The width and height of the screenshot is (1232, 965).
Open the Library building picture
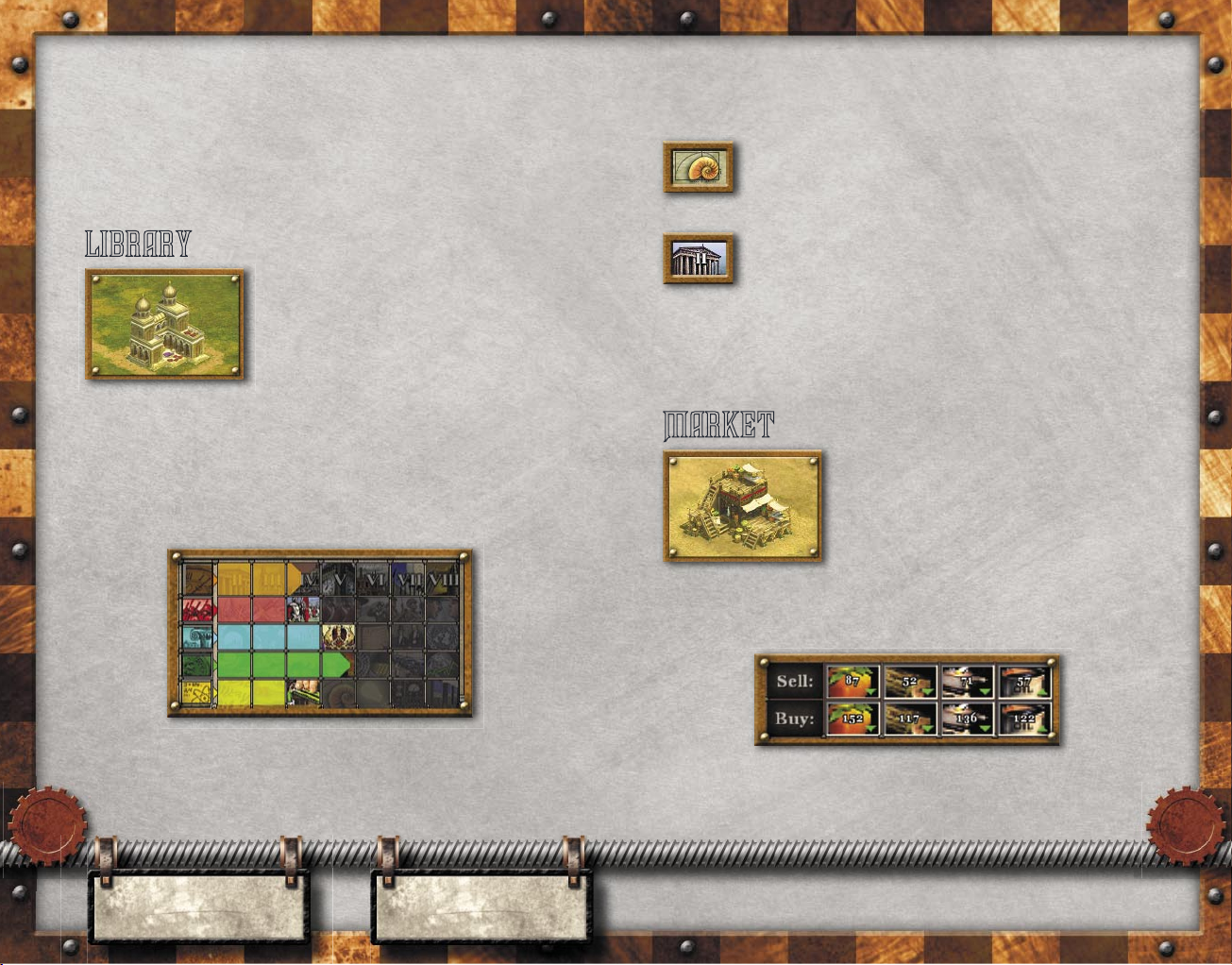[165, 325]
